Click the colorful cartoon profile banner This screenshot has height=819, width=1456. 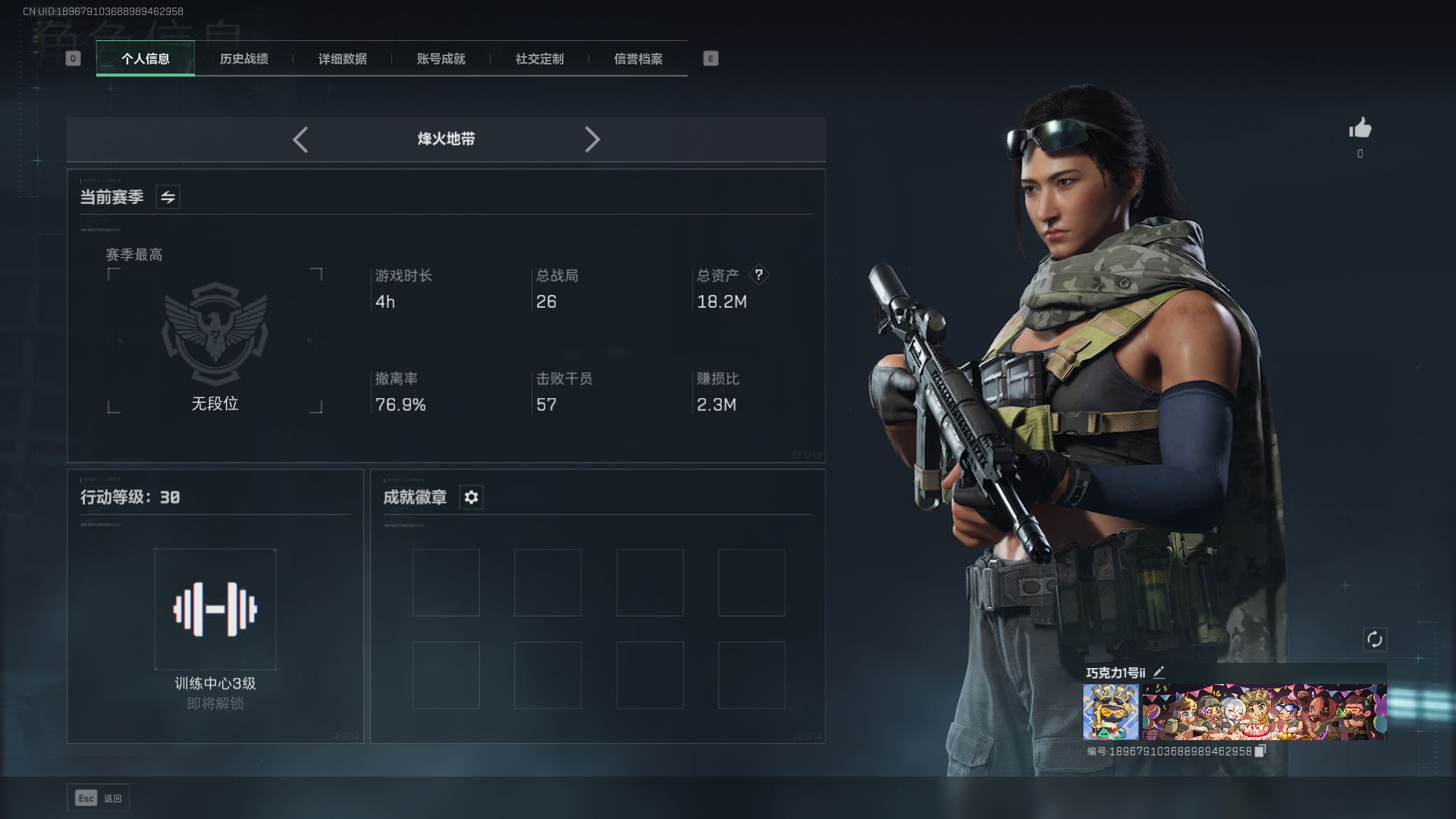(x=1263, y=711)
